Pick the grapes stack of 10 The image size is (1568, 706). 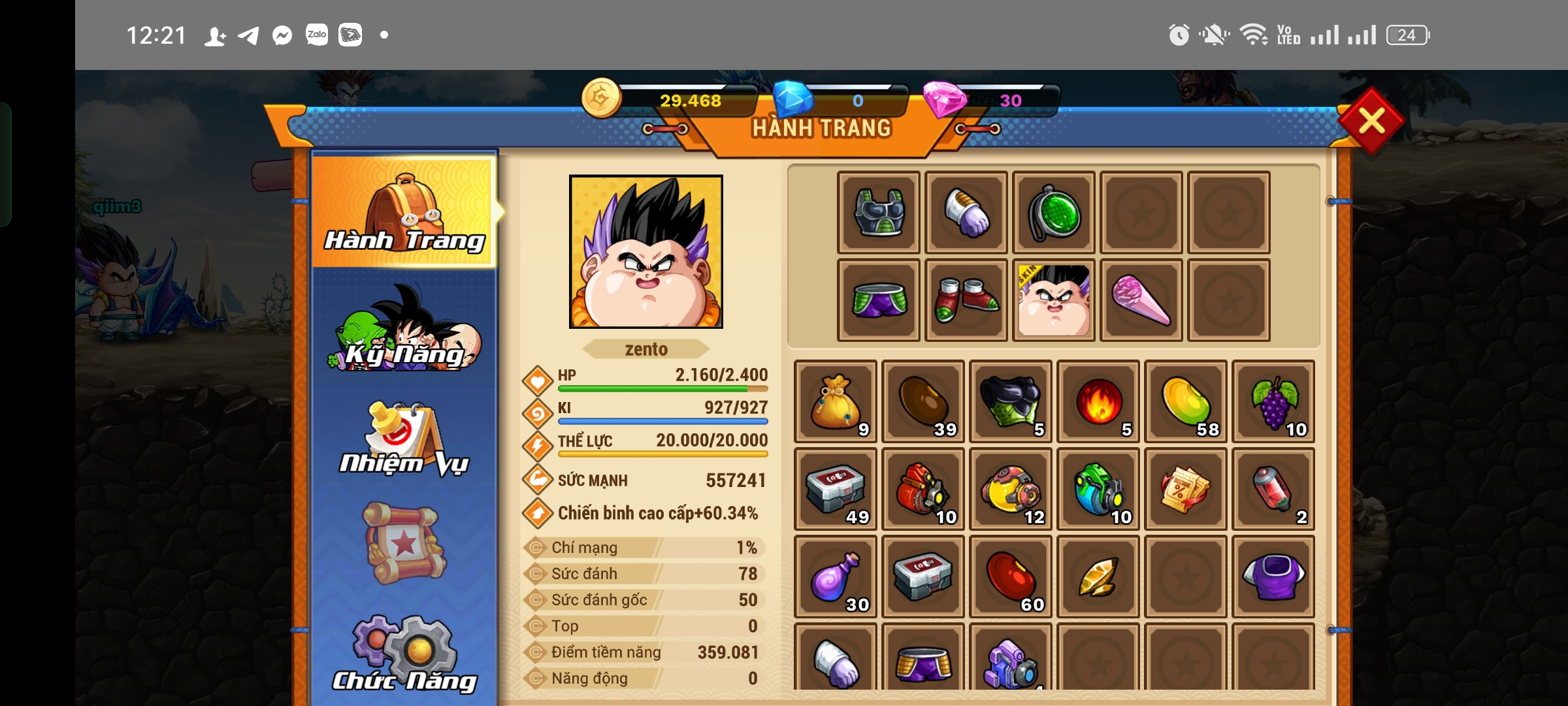pos(1273,401)
